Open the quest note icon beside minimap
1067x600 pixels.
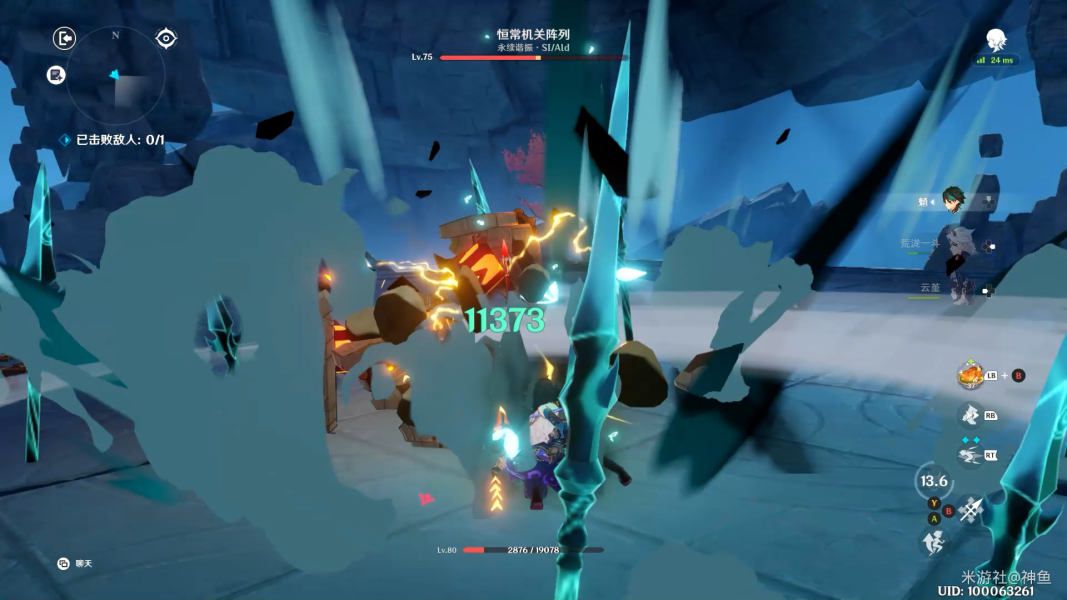click(x=57, y=74)
